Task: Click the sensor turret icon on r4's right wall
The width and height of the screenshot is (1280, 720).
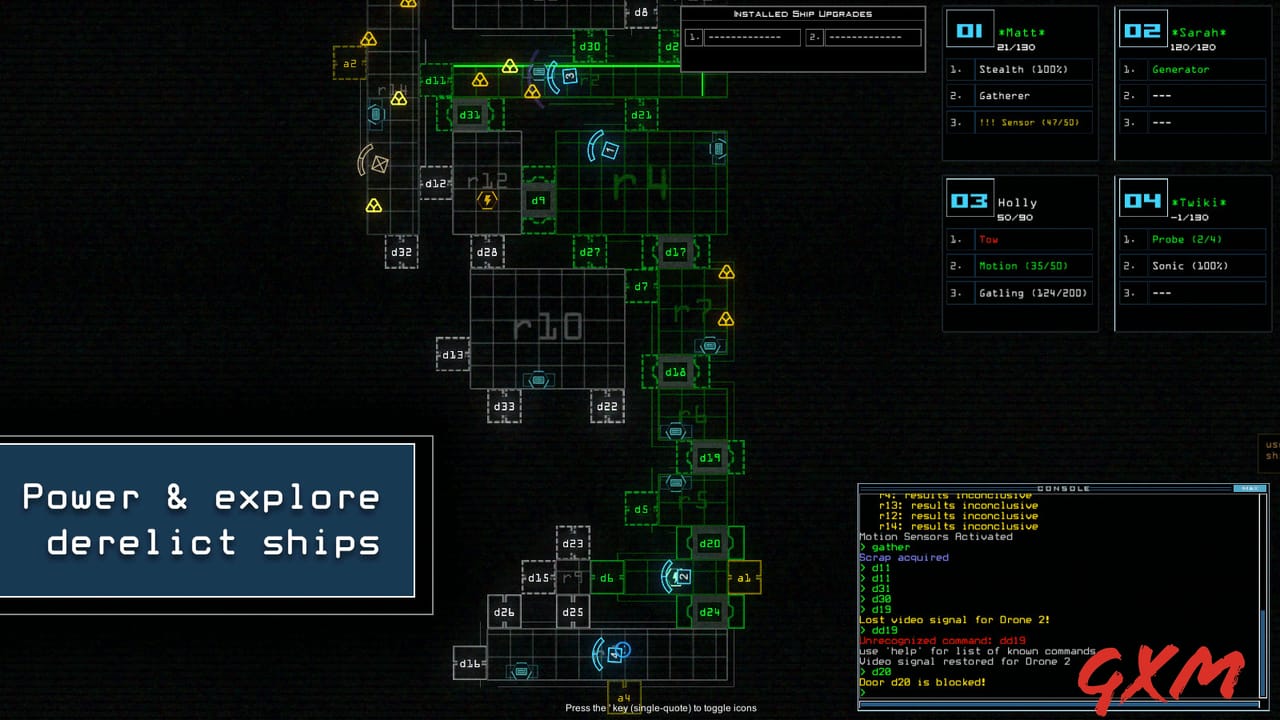Action: (716, 148)
